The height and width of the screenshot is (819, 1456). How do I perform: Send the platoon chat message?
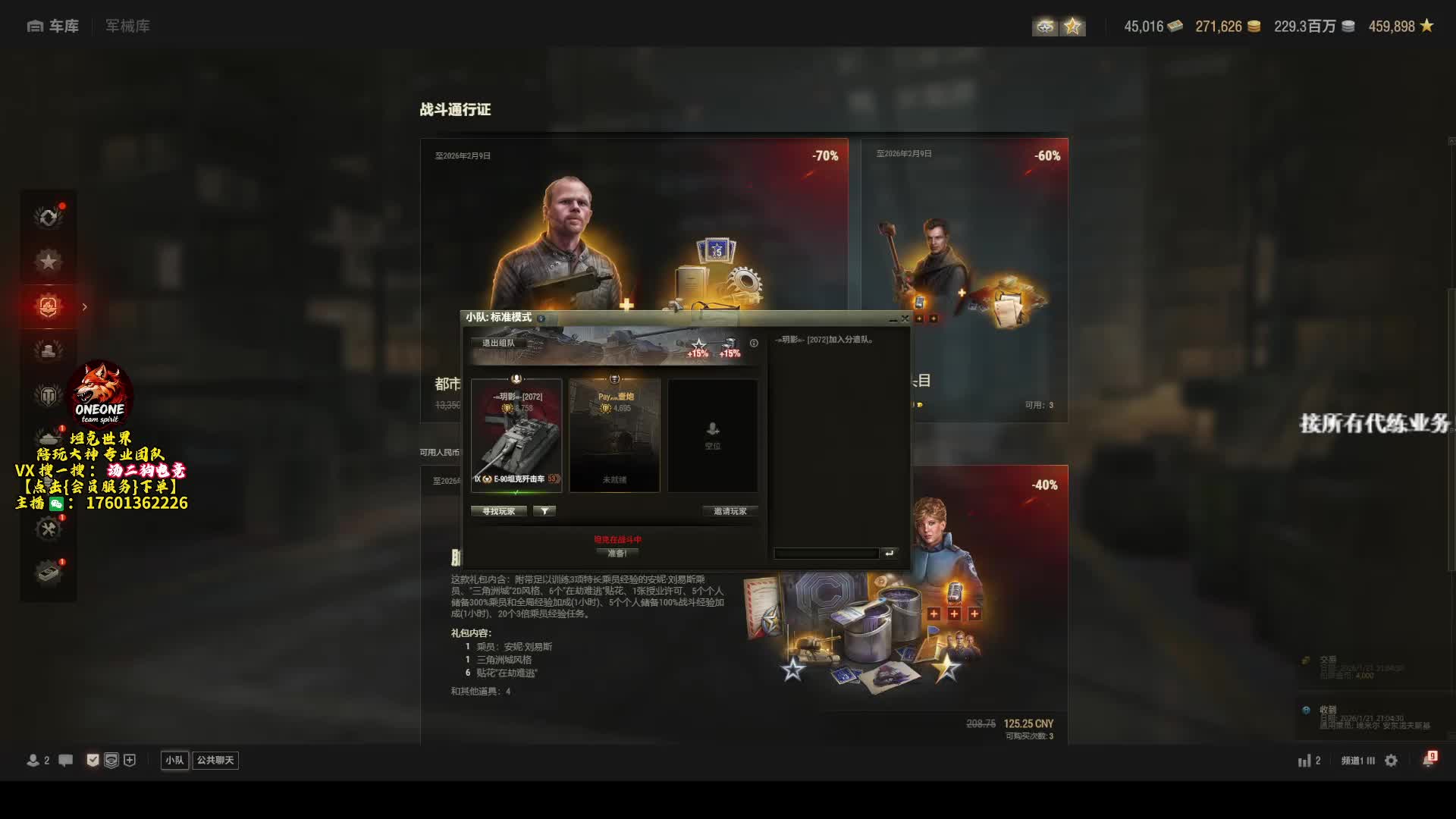890,554
